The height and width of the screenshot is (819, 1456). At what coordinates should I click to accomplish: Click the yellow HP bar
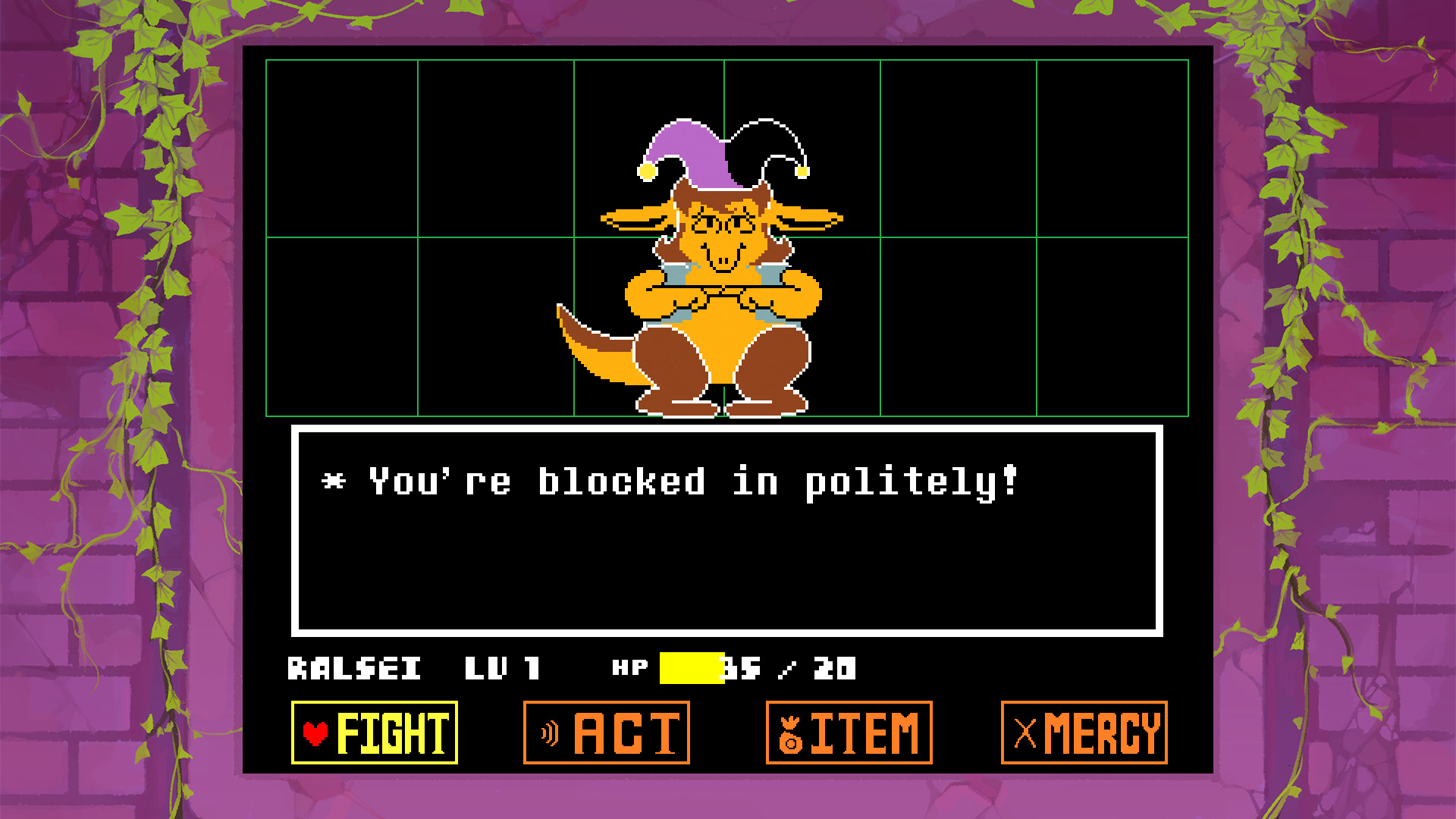click(x=694, y=669)
